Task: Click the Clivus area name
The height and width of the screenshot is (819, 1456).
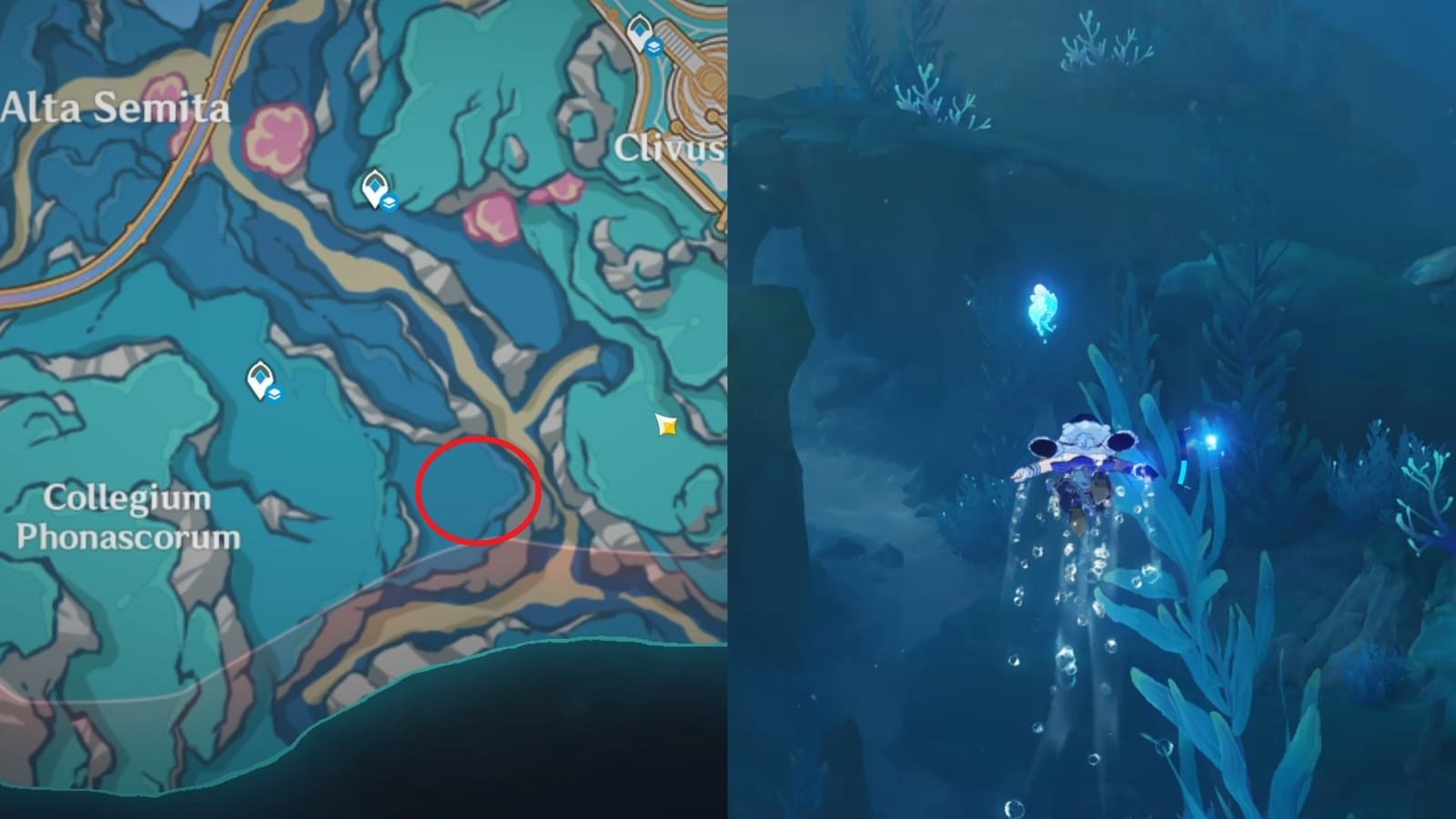Action: coord(671,146)
